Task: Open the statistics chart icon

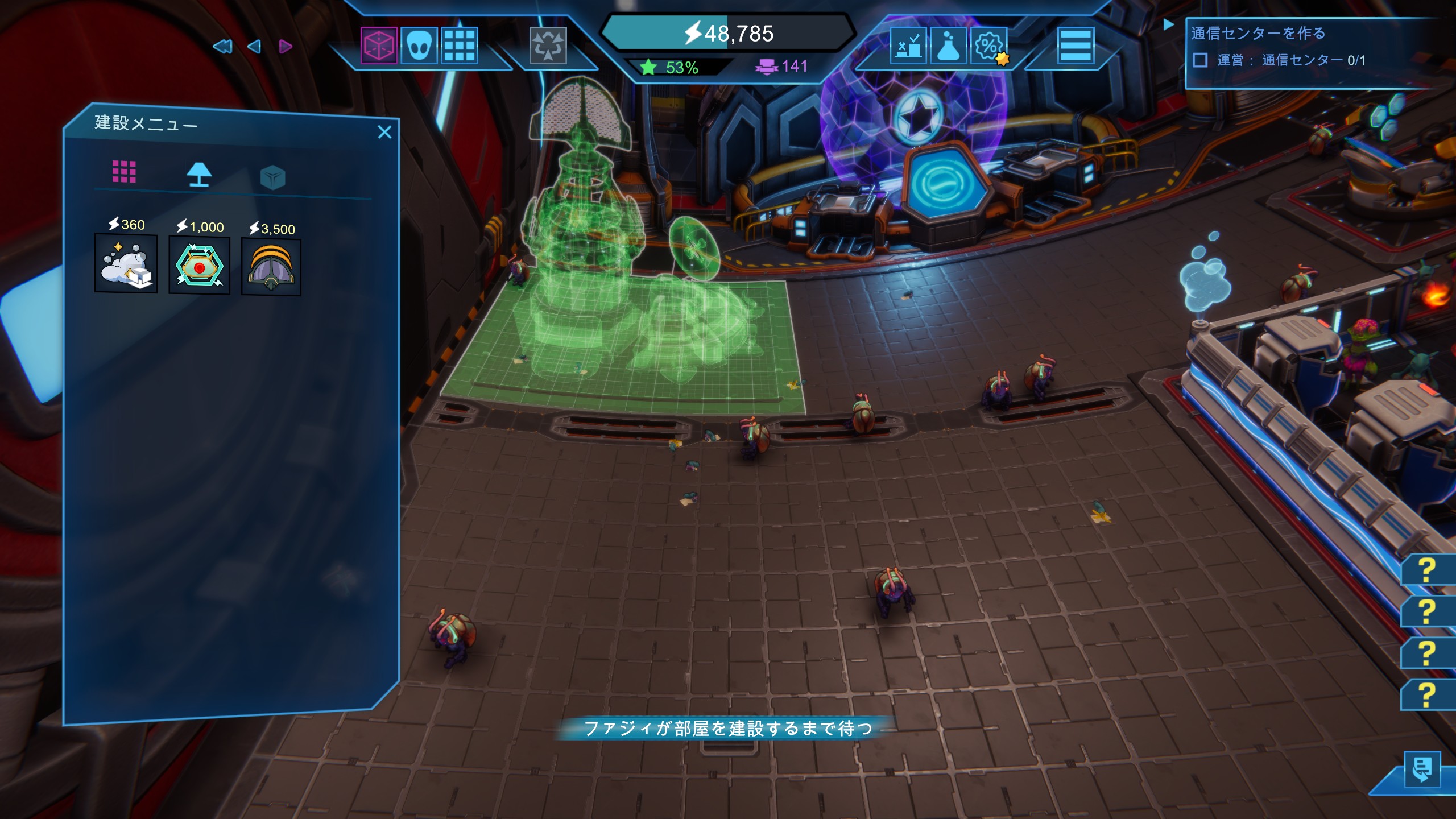Action: [x=908, y=45]
